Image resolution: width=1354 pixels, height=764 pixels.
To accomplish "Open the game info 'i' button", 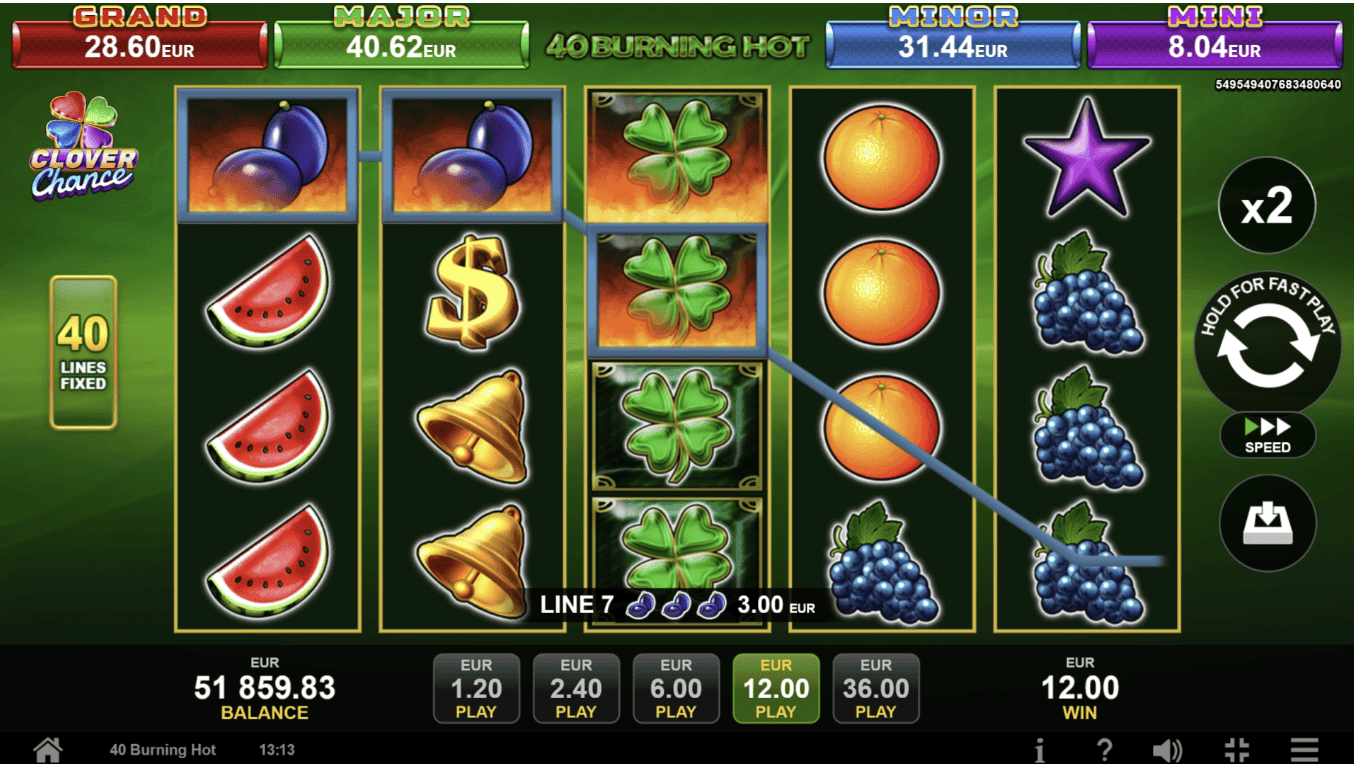I will click(x=1040, y=750).
